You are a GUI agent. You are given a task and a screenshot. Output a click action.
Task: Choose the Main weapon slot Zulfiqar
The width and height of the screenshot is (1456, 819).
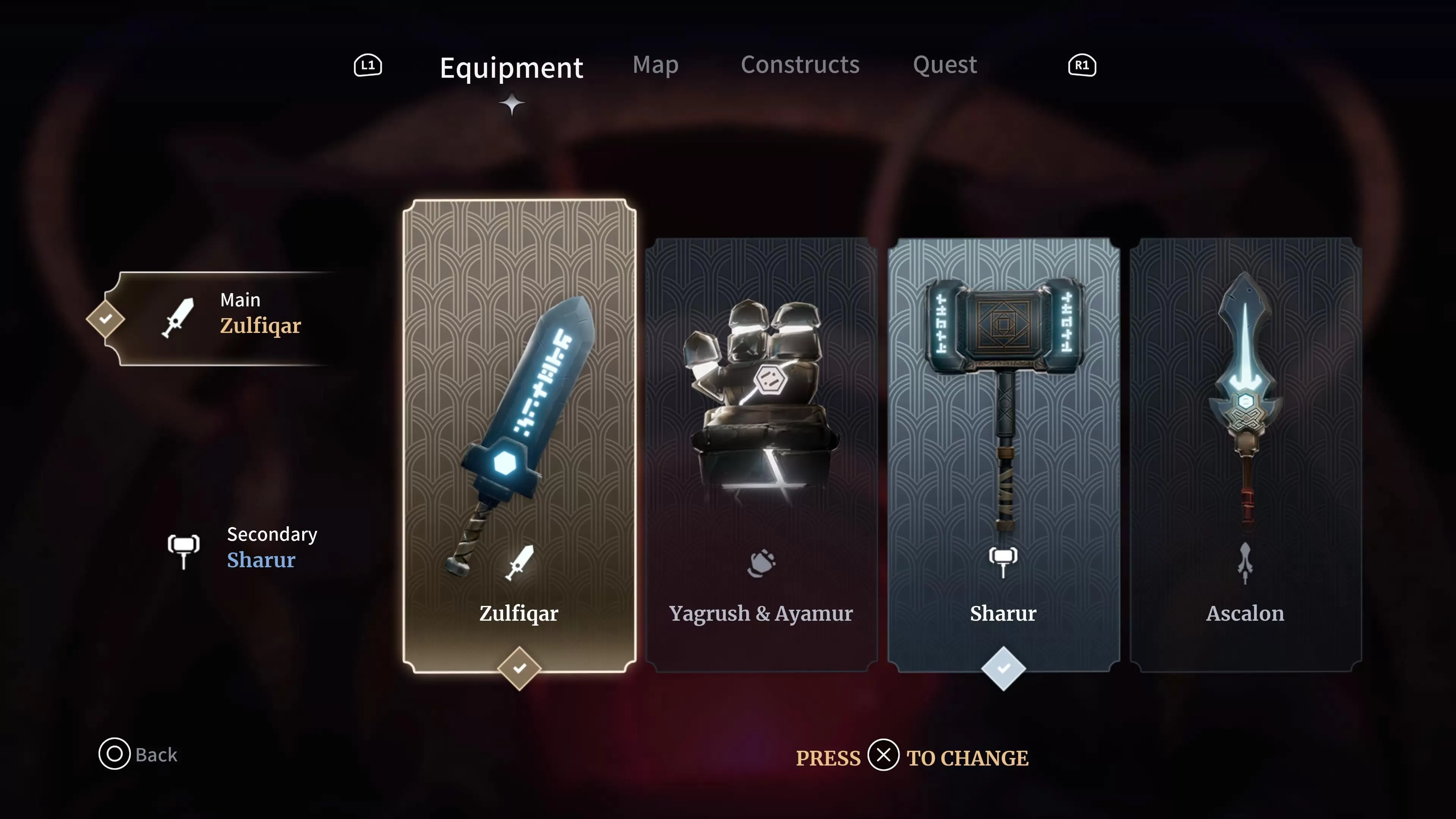(226, 318)
